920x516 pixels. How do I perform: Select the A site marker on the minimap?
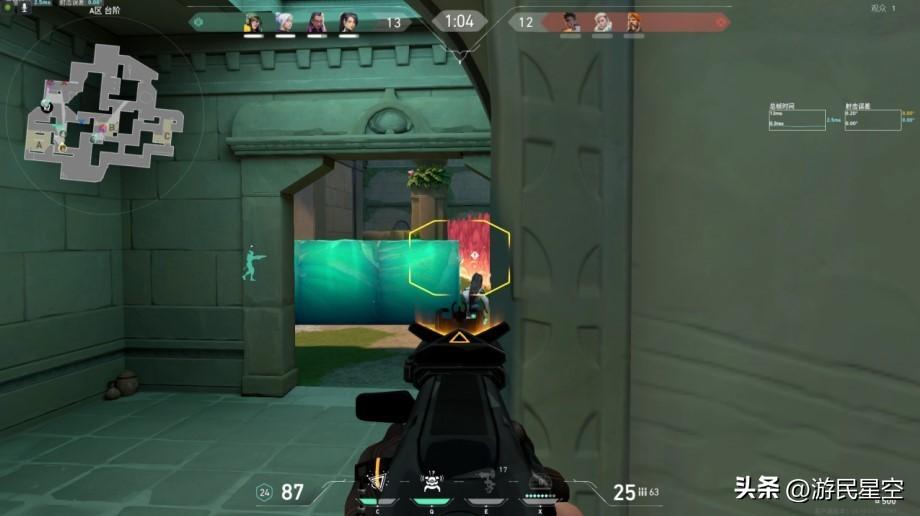pos(40,145)
